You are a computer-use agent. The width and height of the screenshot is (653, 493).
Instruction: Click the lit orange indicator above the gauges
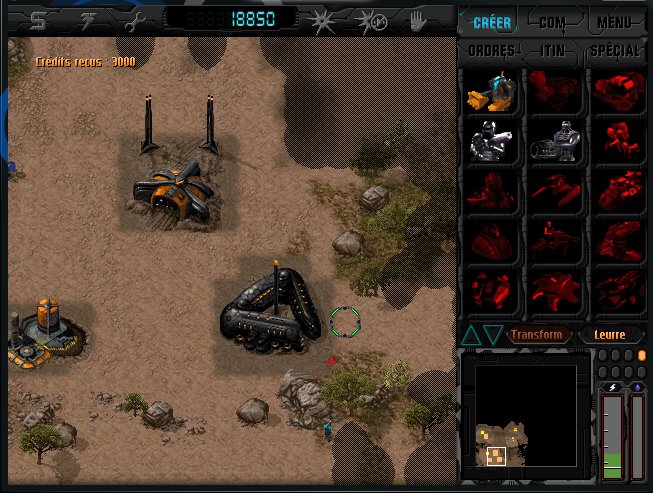click(x=641, y=355)
